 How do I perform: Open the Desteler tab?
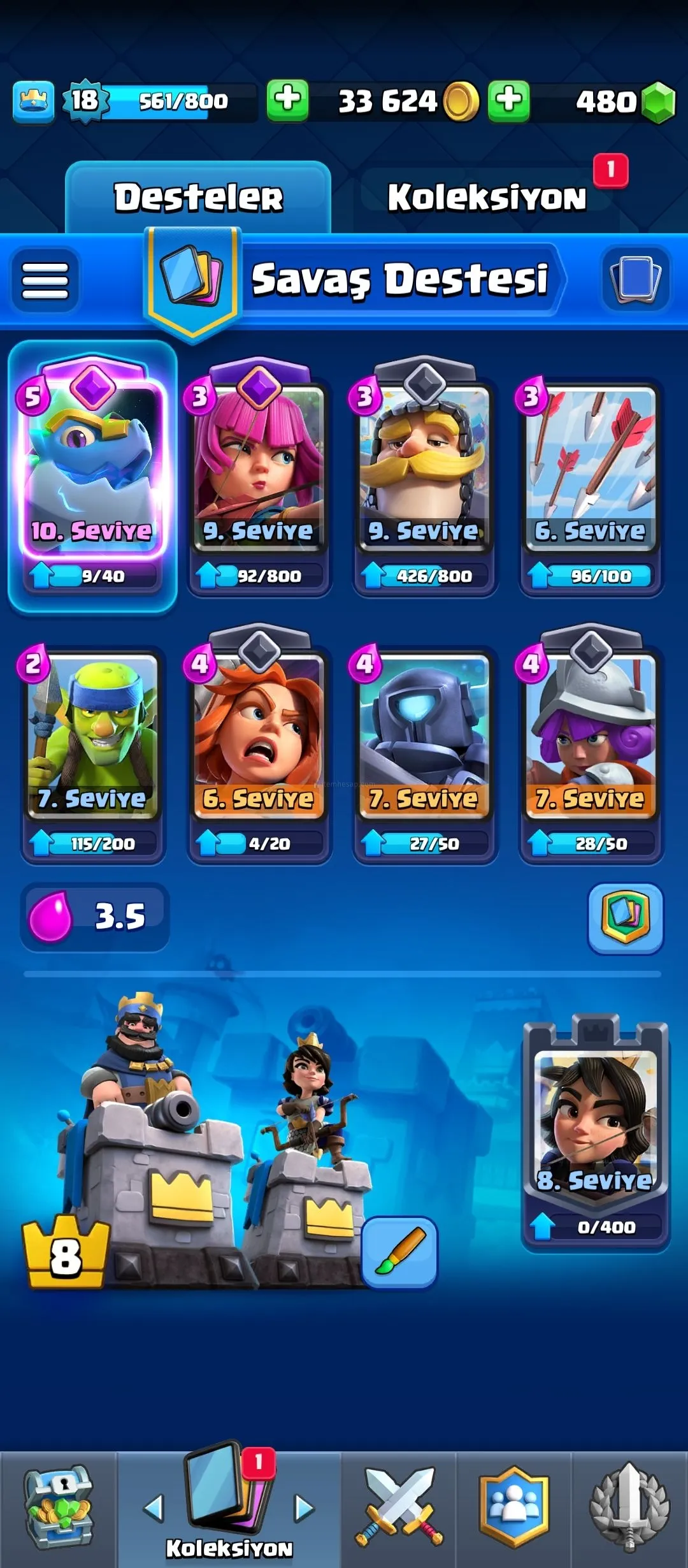click(198, 197)
